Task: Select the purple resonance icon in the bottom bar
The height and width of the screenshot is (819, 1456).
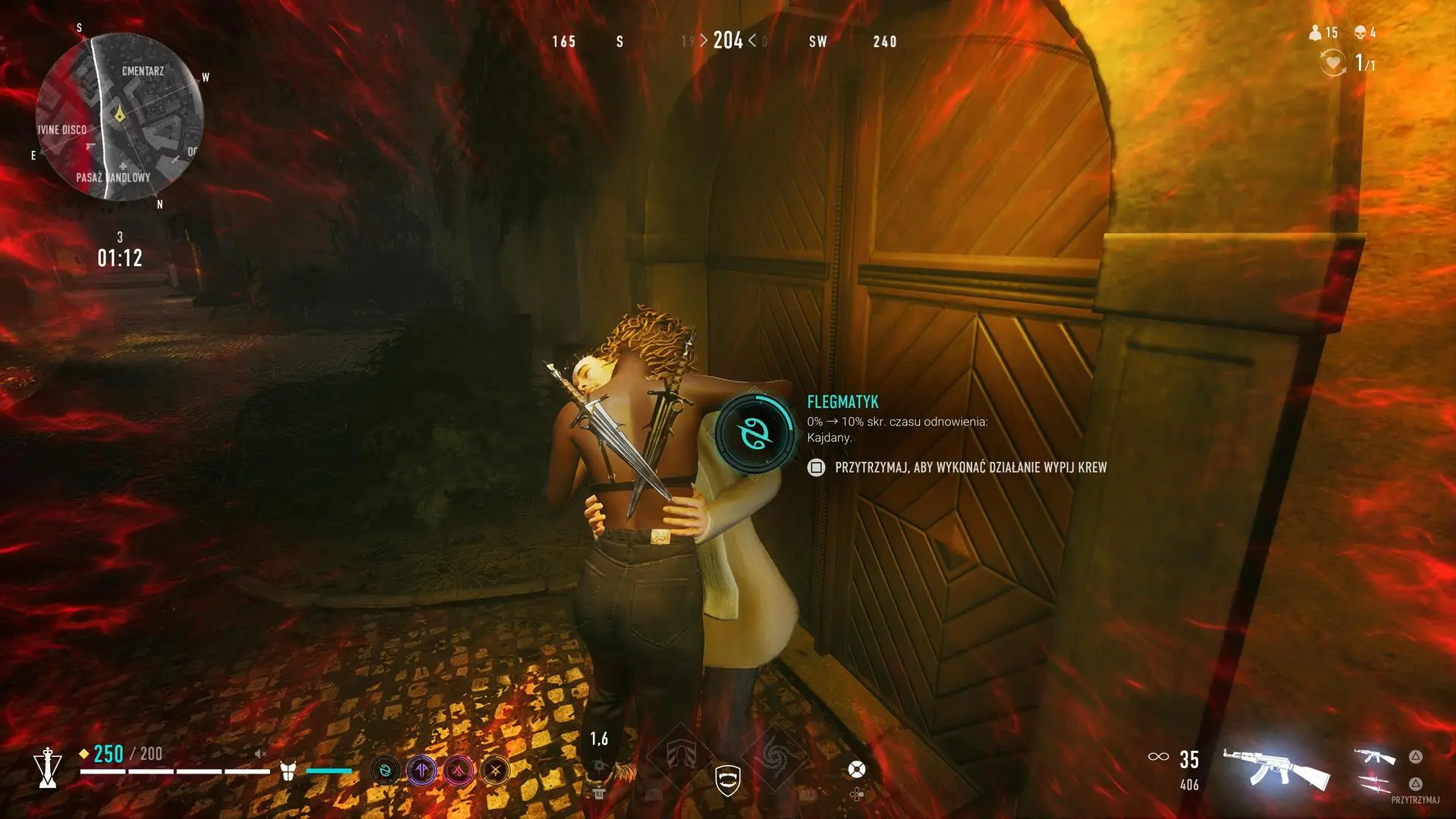Action: [422, 771]
